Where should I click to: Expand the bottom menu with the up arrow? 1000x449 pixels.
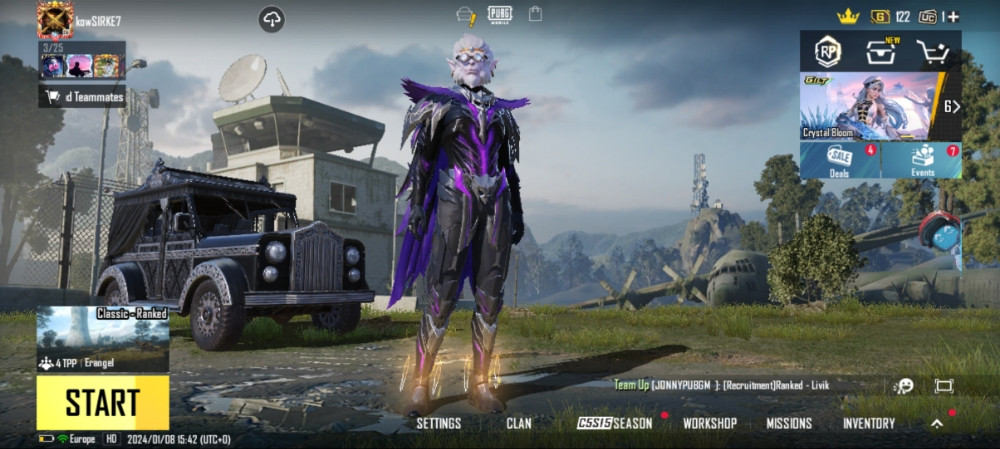pyautogui.click(x=937, y=423)
